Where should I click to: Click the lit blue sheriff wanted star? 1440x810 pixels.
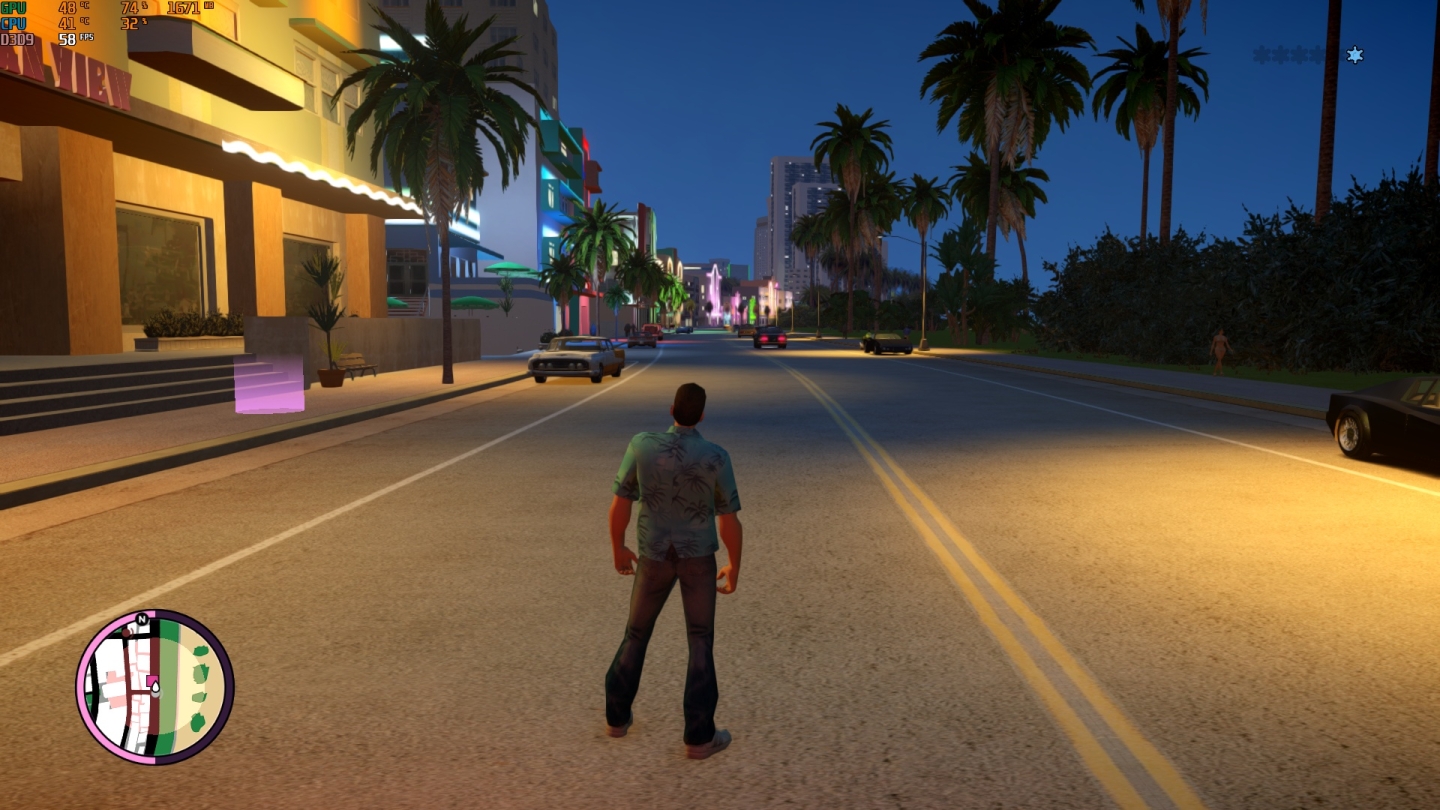tap(1354, 55)
